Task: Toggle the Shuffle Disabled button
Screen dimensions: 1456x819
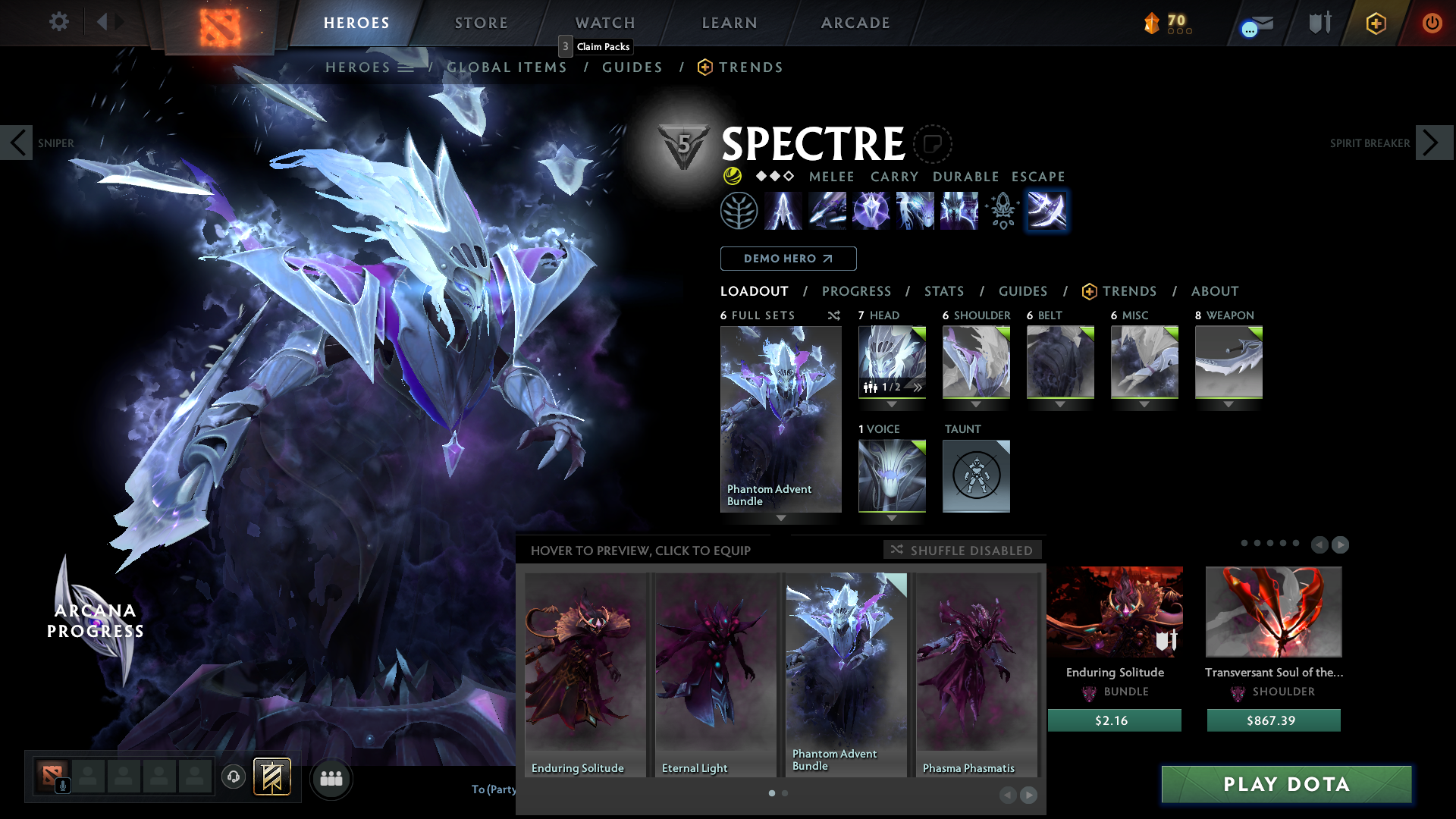Action: click(x=962, y=550)
